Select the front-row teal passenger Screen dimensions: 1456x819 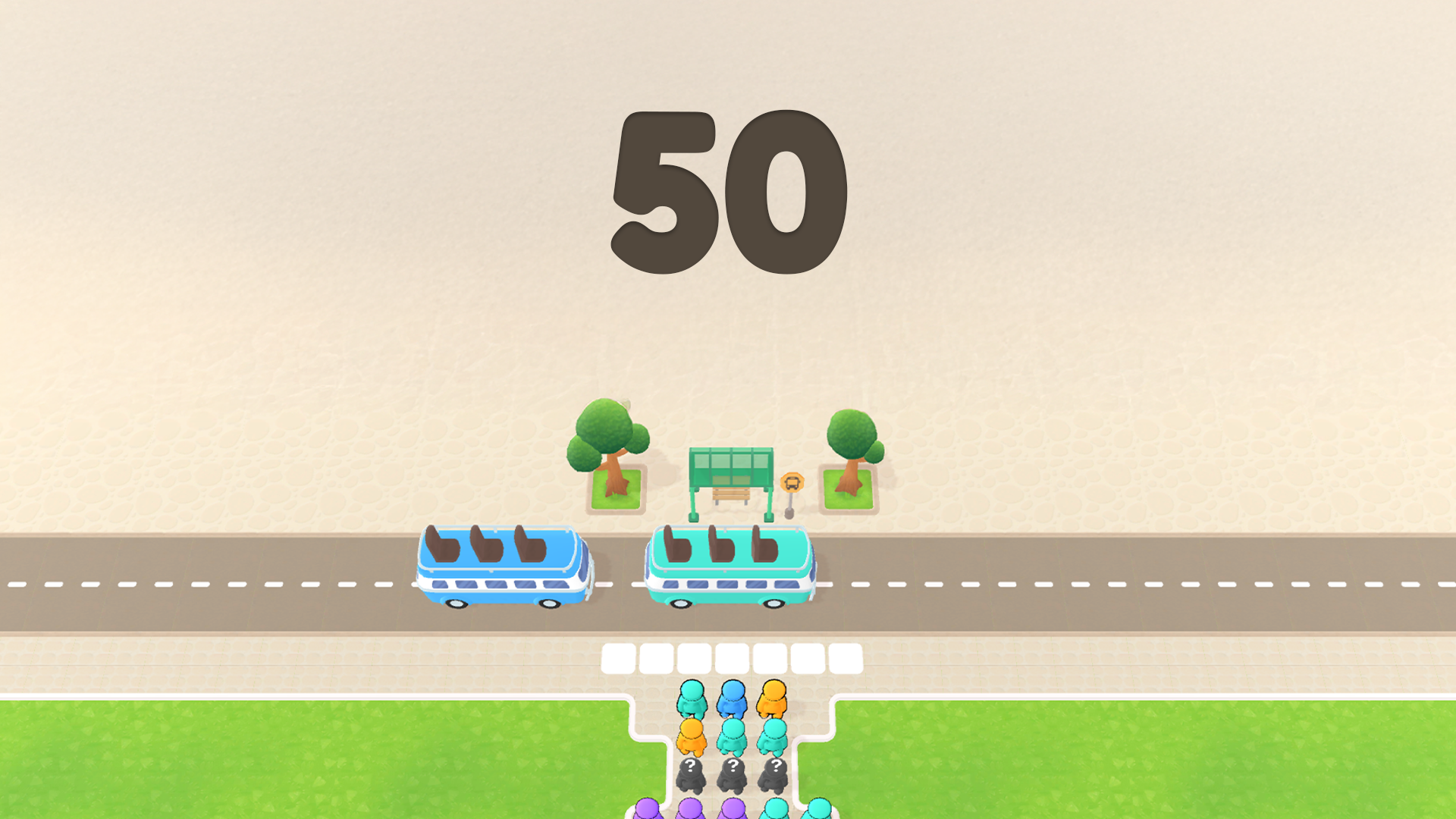[x=692, y=699]
